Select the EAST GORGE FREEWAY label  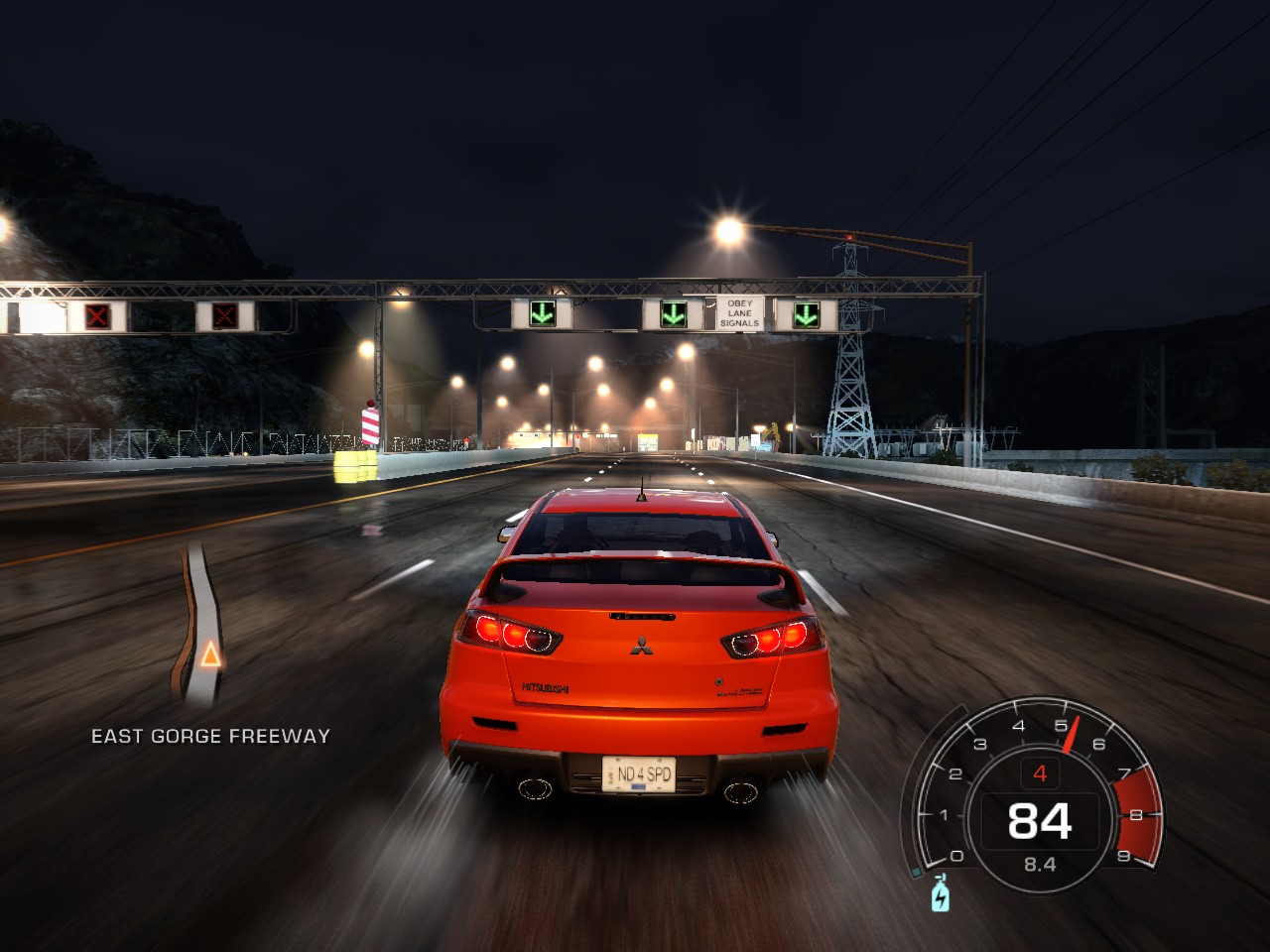210,736
